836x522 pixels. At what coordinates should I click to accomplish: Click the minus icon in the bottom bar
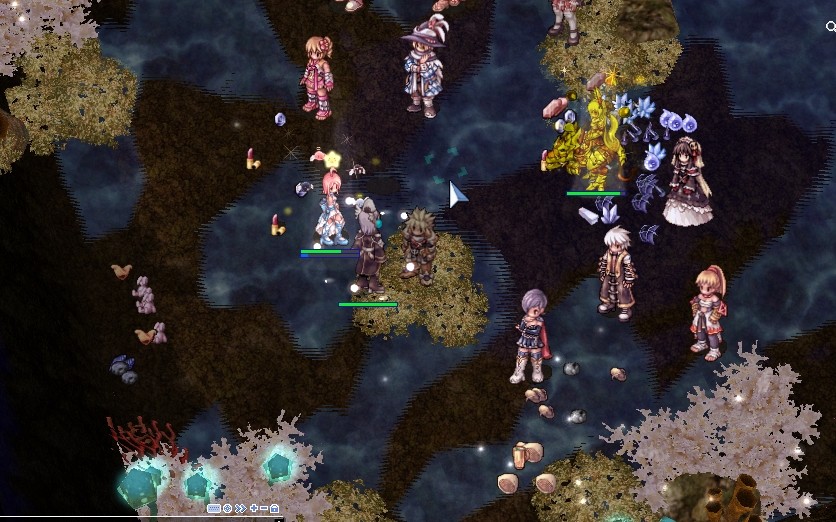click(264, 508)
